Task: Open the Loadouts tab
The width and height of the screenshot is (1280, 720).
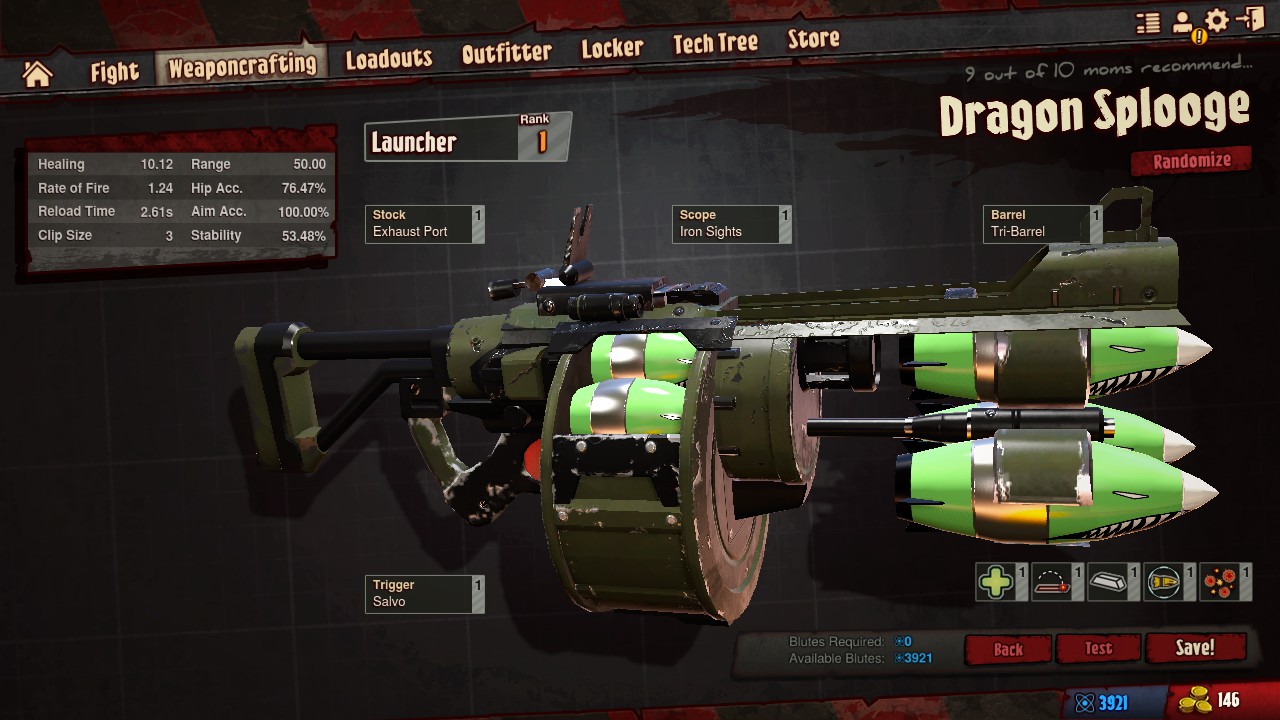Action: click(388, 59)
